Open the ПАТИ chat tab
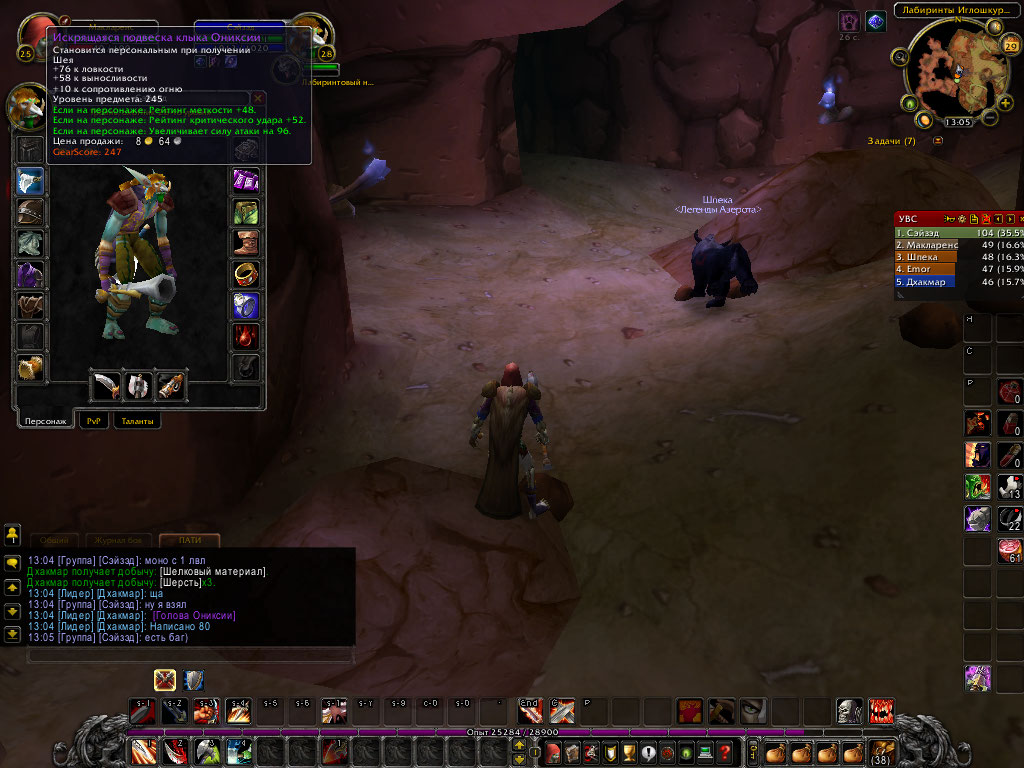 [x=189, y=540]
